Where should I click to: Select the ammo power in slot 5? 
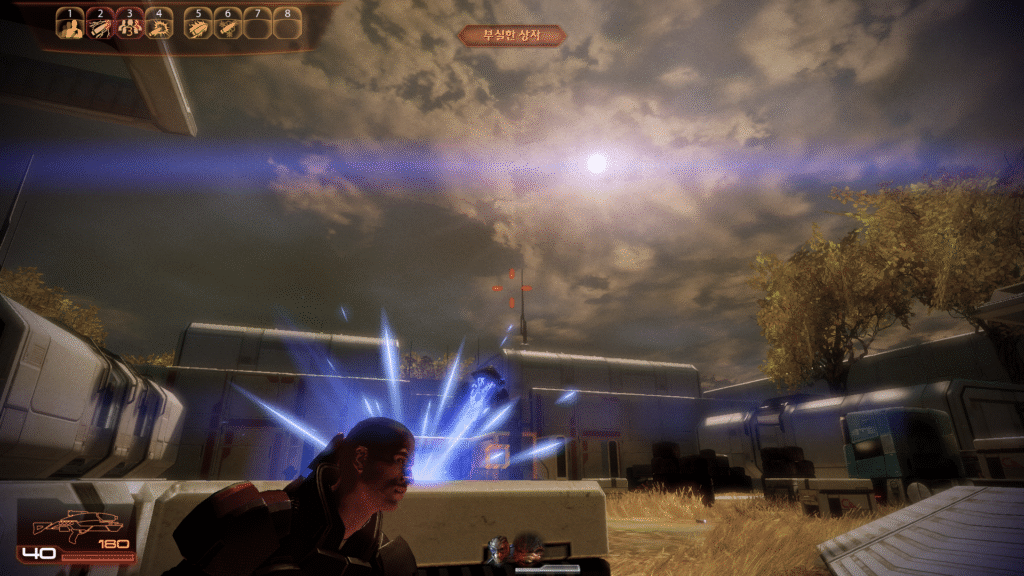coord(198,26)
